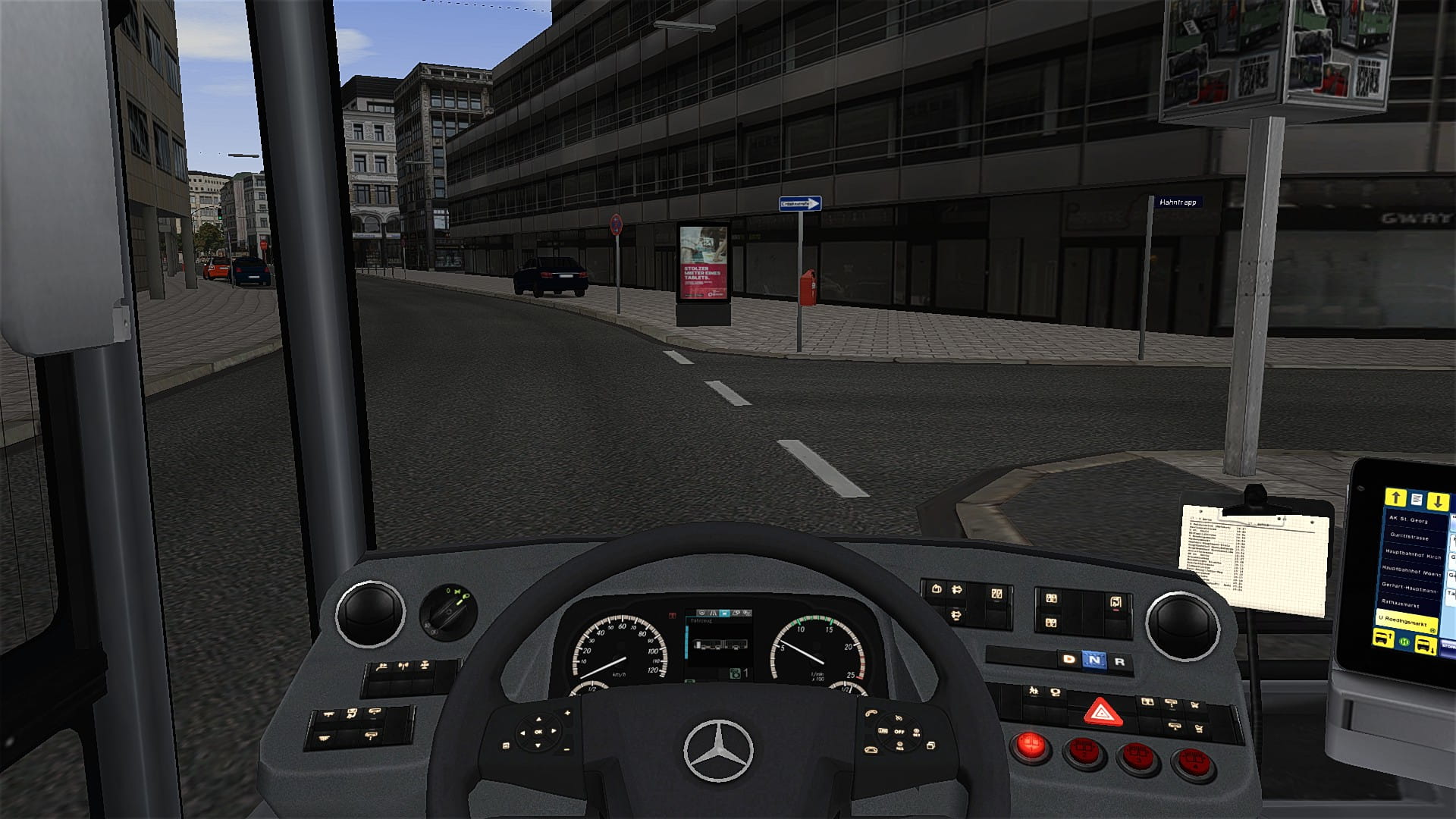Tap the yellow up arrow on ticket screen
Screen dimensions: 1456x819
(1395, 497)
